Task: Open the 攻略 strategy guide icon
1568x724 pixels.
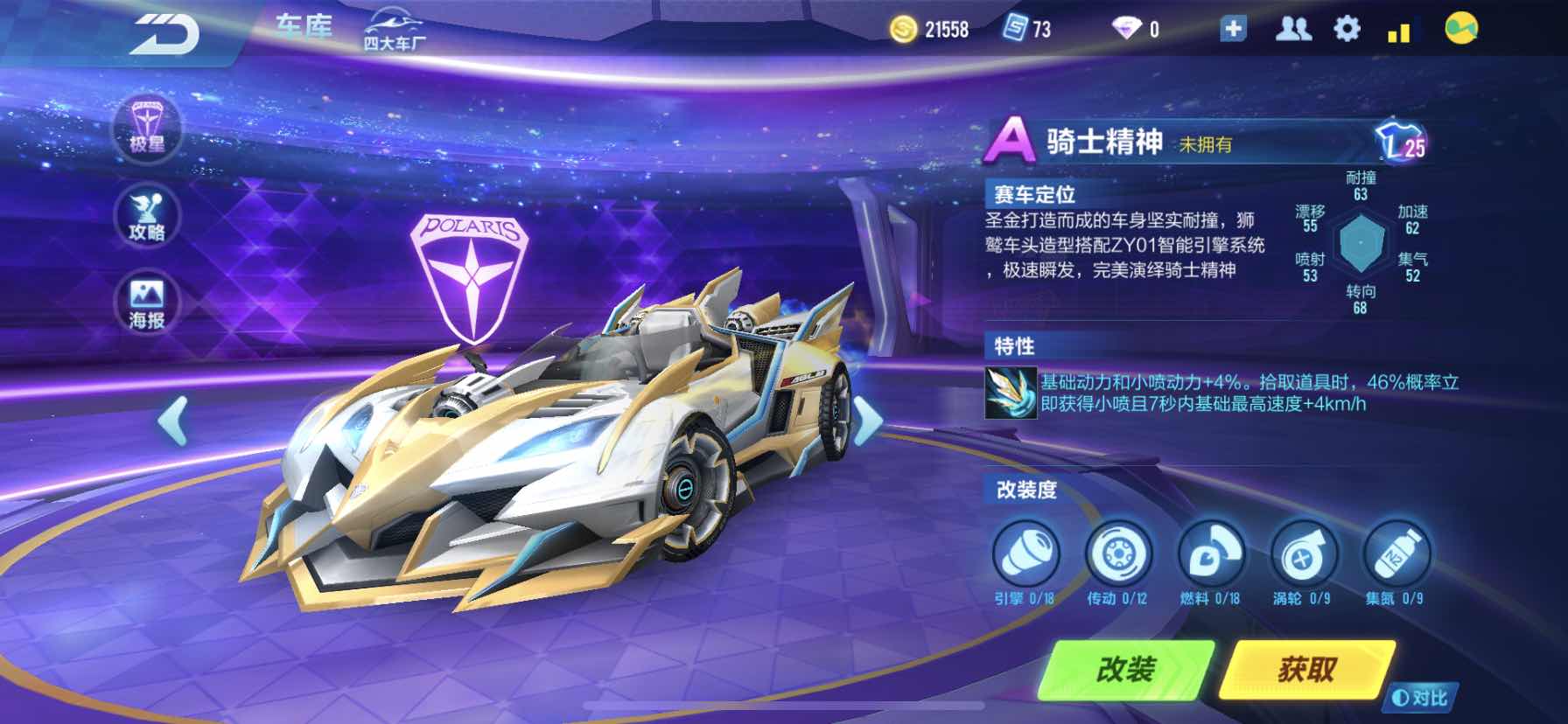Action: click(x=147, y=217)
